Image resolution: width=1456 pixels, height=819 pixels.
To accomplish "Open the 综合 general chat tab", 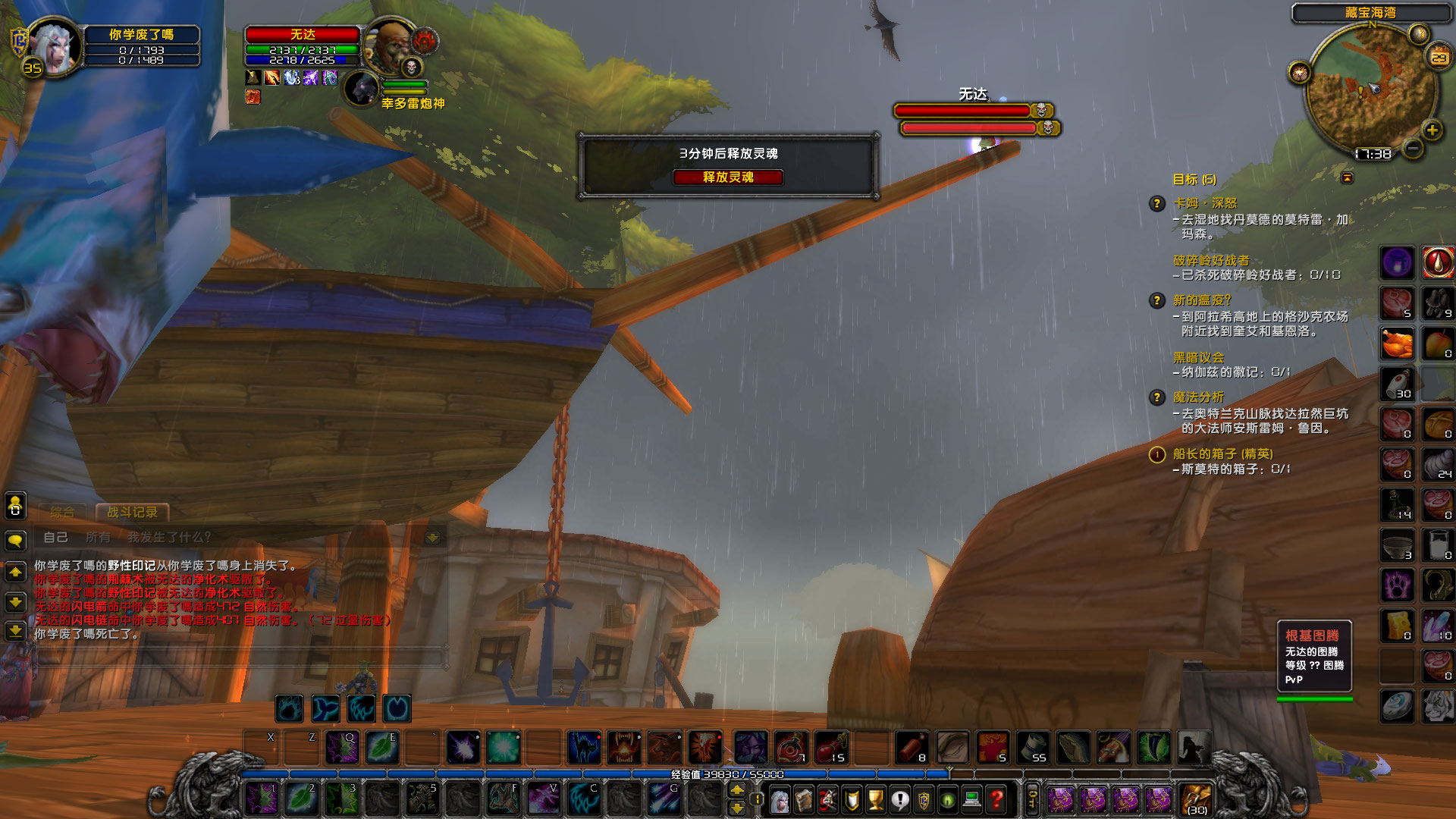I will 62,512.
